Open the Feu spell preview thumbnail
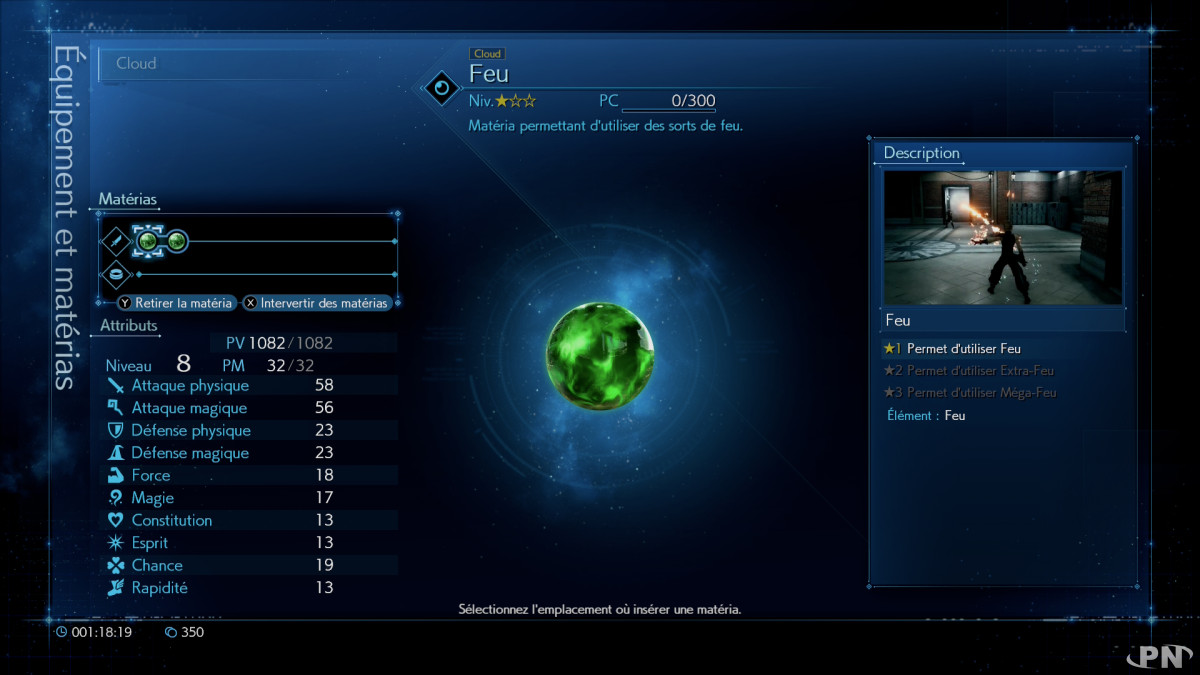This screenshot has width=1200, height=675. [x=1002, y=238]
